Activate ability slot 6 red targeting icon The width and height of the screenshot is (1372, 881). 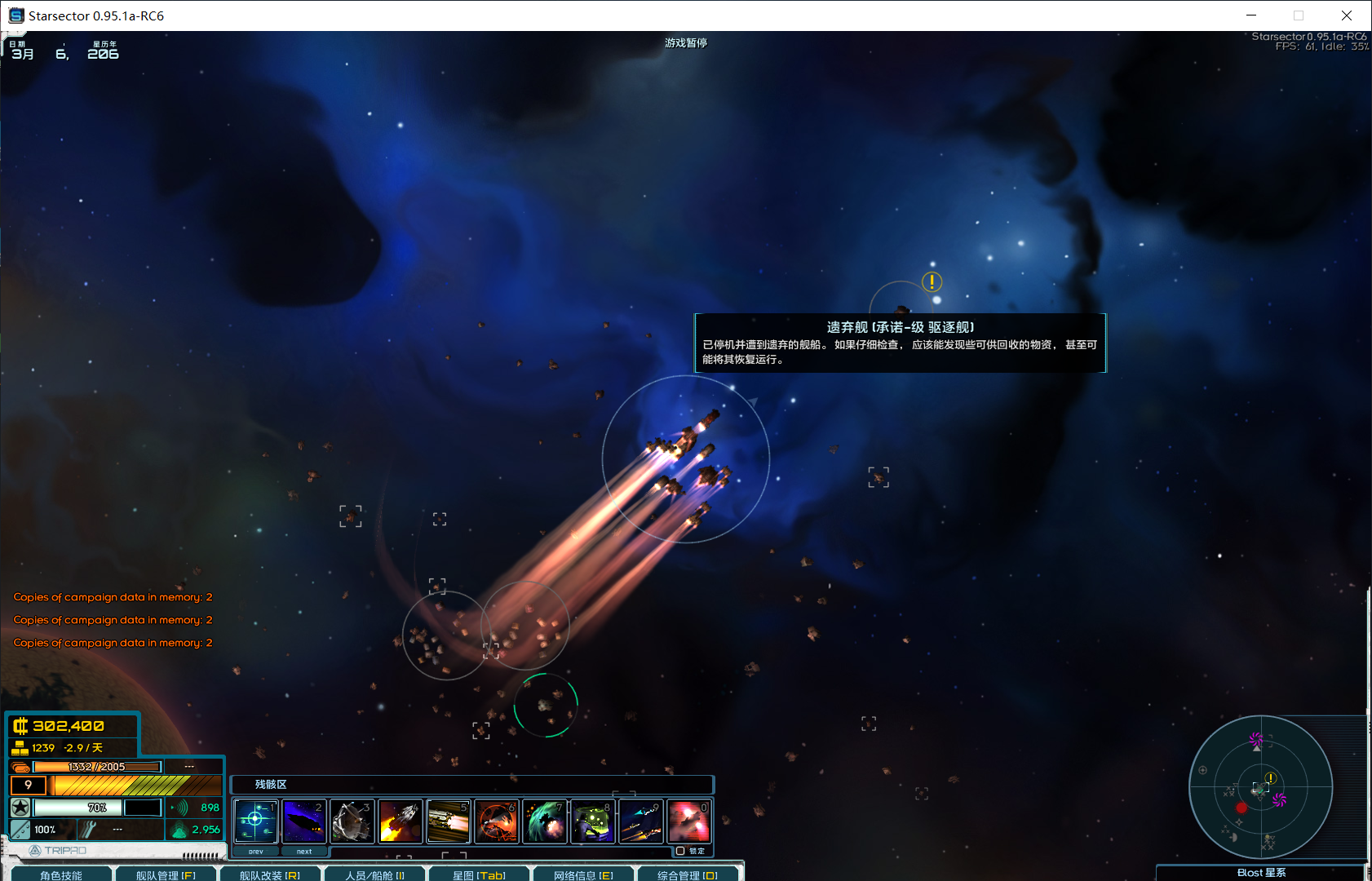tap(496, 821)
